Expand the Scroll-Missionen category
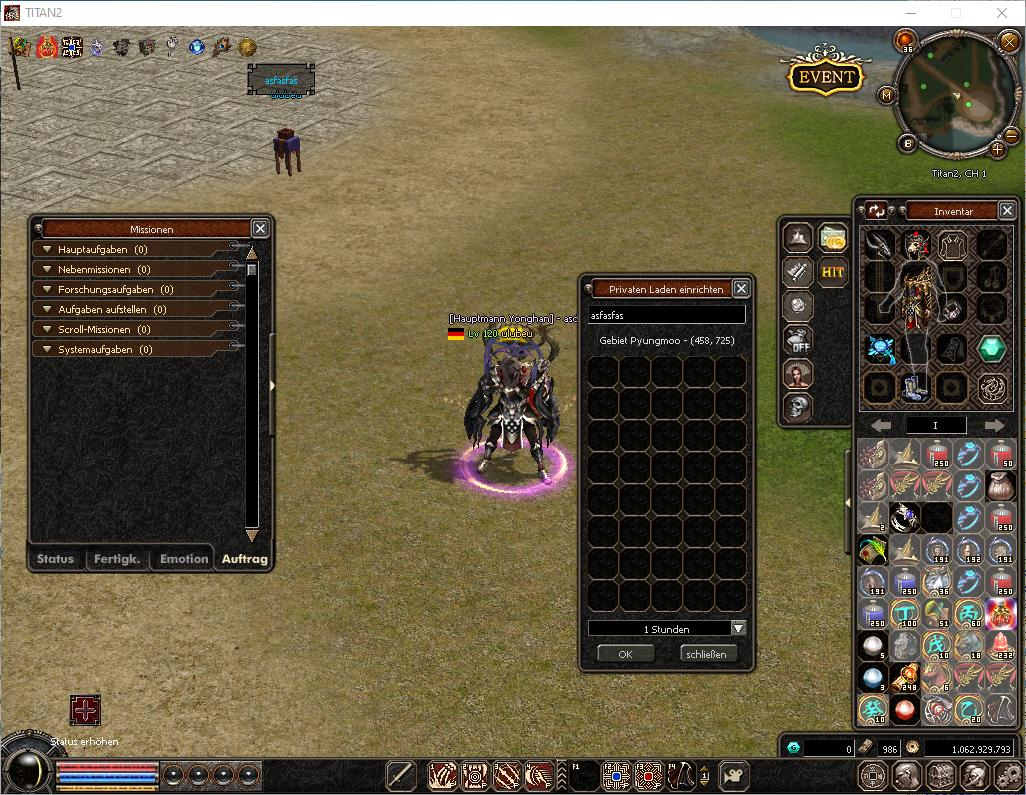1026x795 pixels. pyautogui.click(x=46, y=329)
